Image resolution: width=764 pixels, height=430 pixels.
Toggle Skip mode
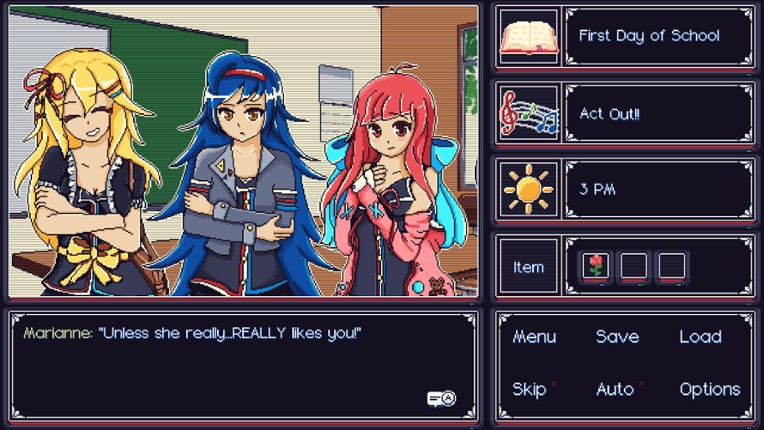pos(530,389)
